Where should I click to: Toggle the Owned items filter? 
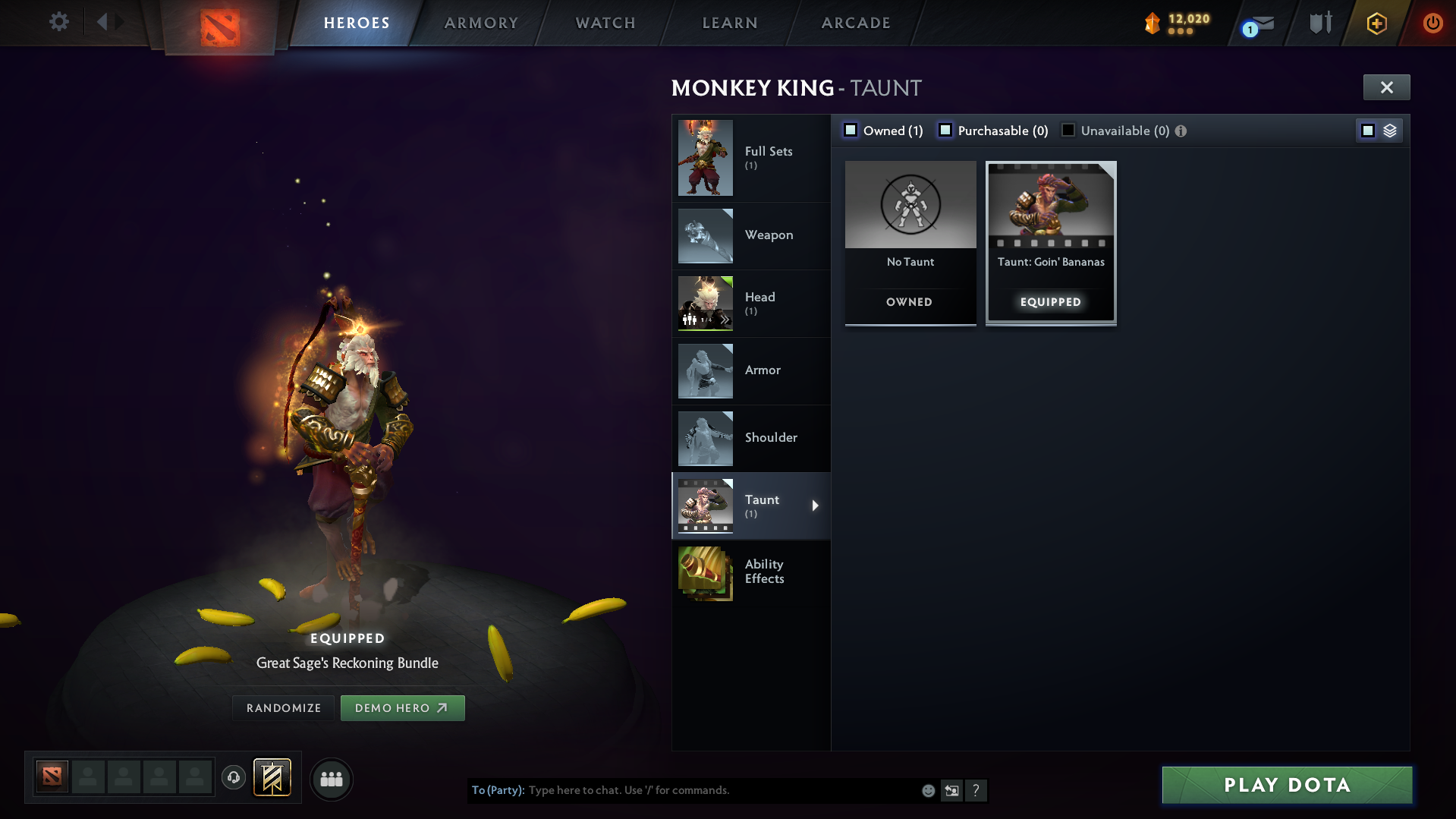tap(851, 130)
